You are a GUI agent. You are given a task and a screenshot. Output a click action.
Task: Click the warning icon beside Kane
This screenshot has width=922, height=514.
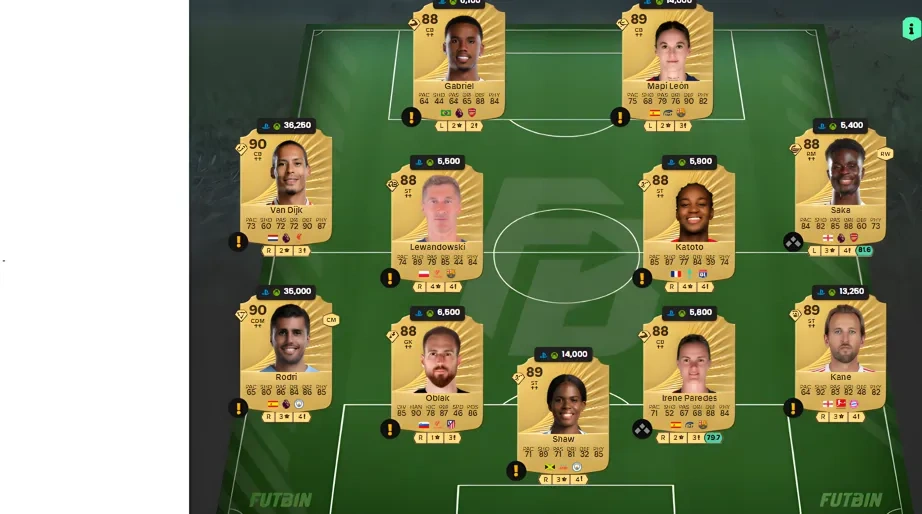coord(793,408)
